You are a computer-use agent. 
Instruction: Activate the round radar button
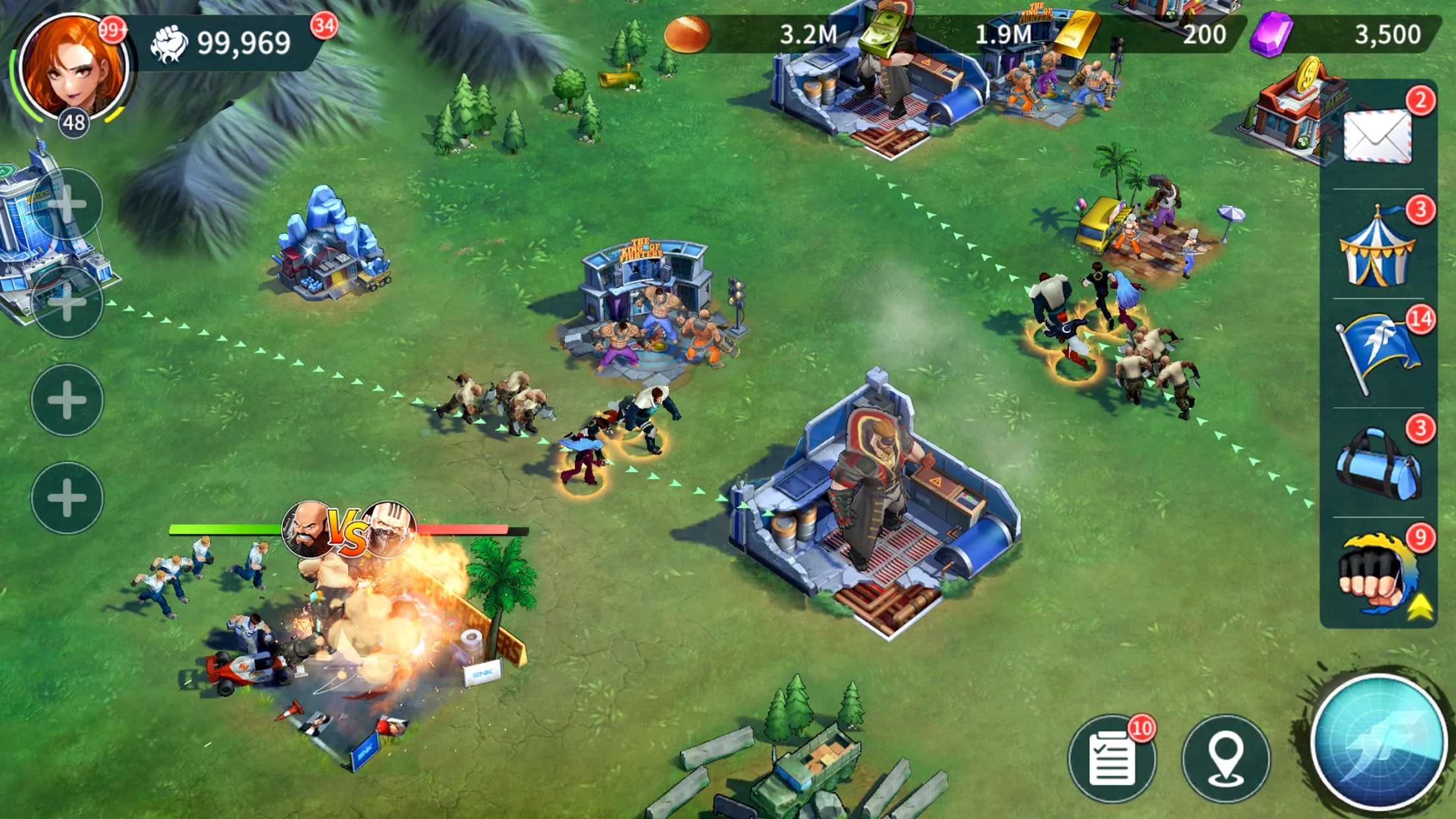click(1378, 743)
